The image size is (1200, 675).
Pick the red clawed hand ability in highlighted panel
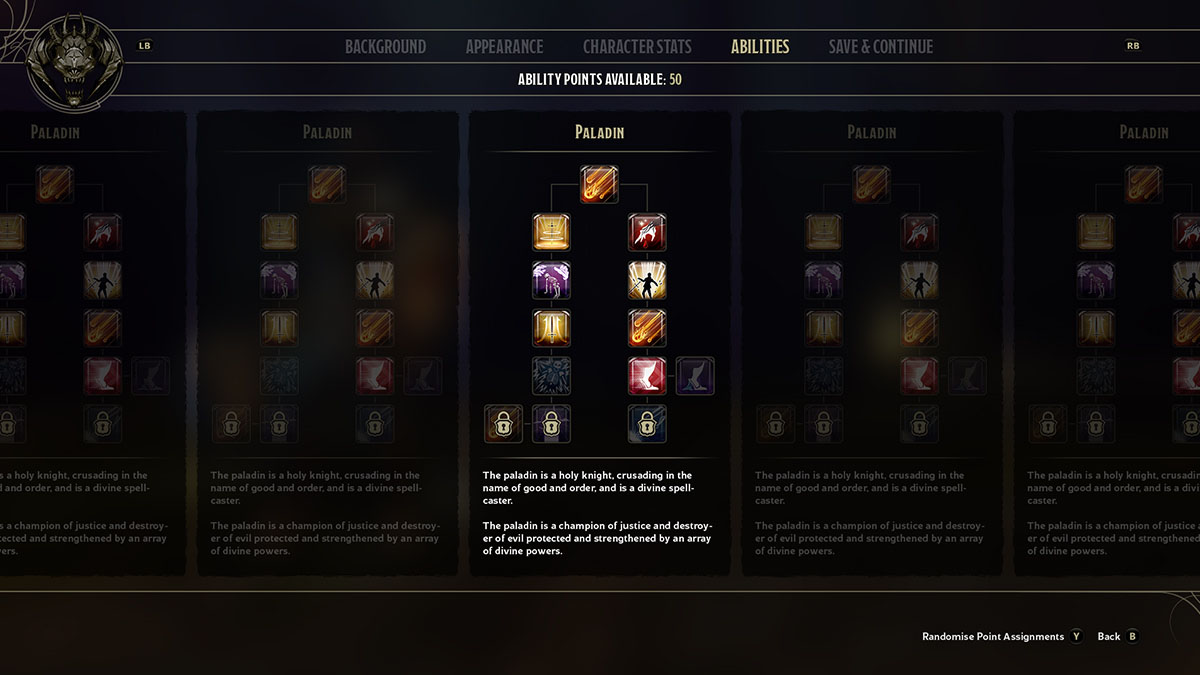coord(647,232)
